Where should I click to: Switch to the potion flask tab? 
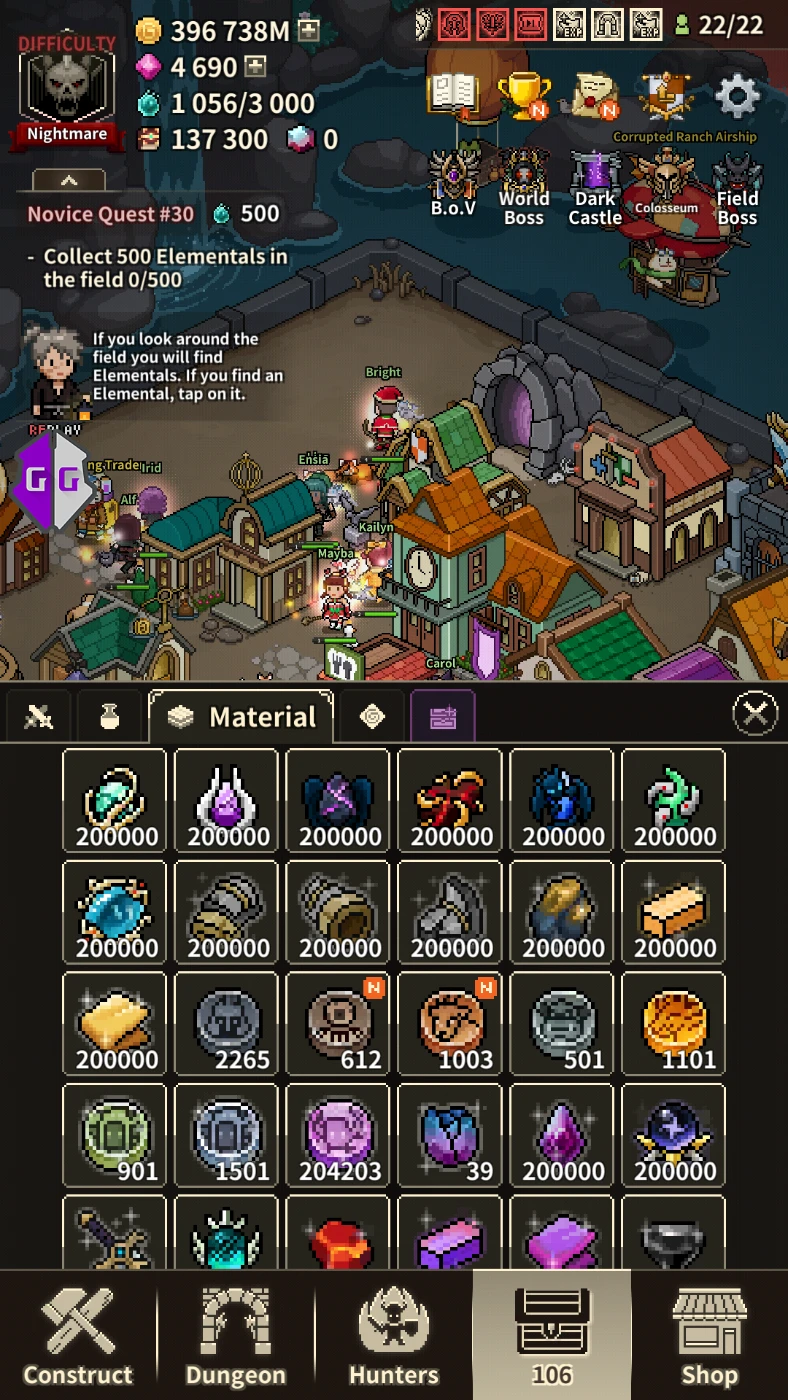(109, 717)
